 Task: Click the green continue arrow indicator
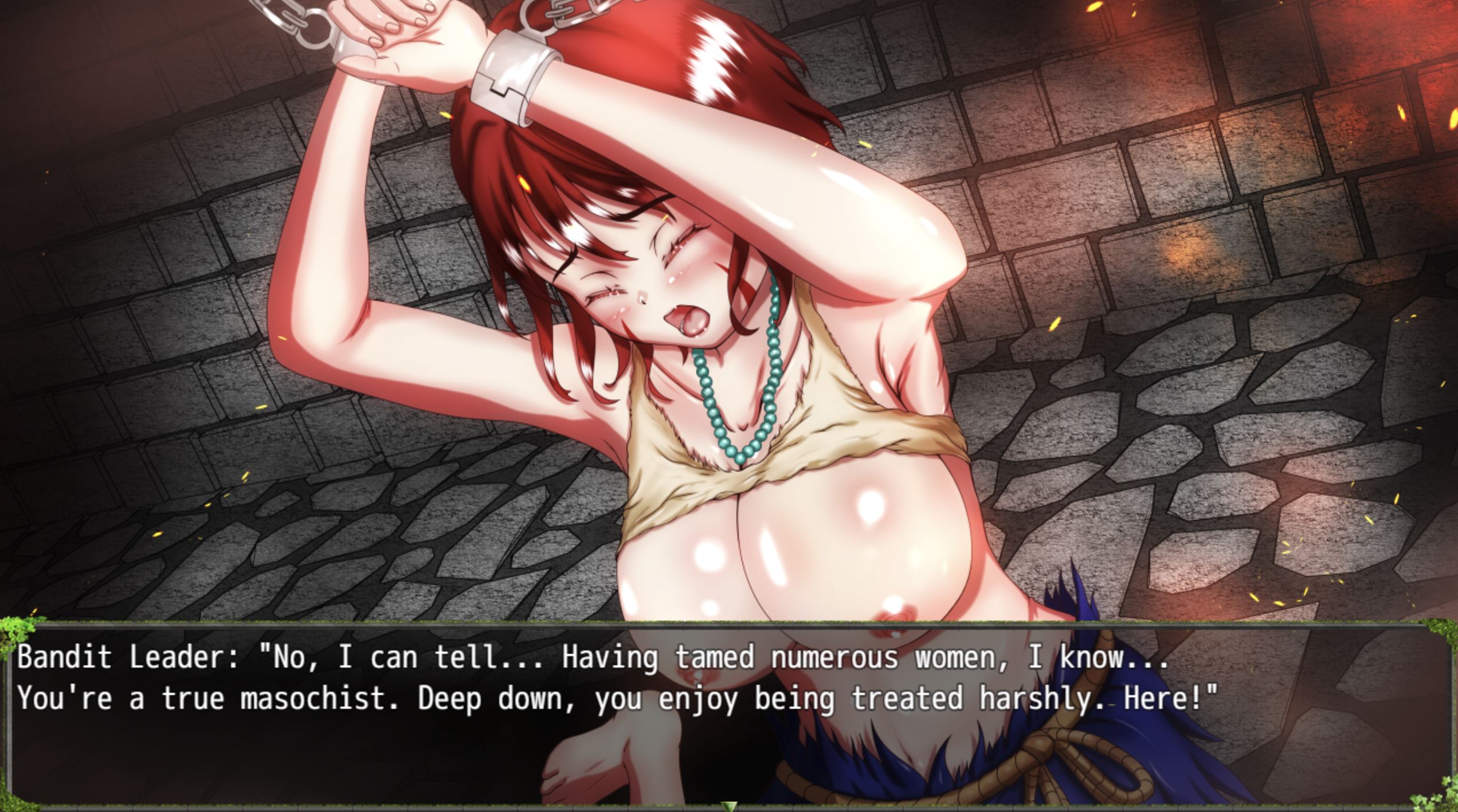click(x=728, y=806)
